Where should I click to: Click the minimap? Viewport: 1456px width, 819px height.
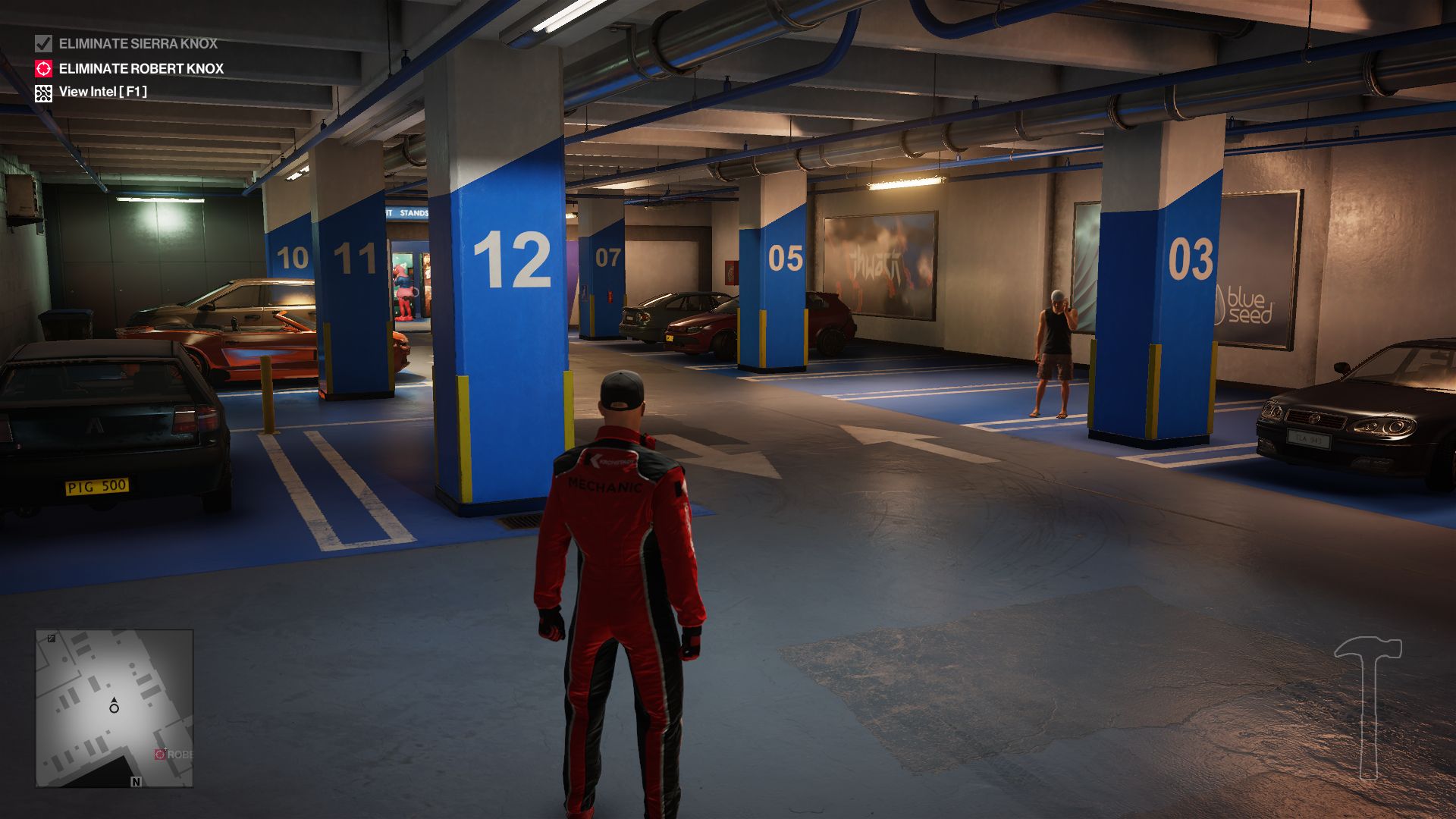pyautogui.click(x=115, y=708)
